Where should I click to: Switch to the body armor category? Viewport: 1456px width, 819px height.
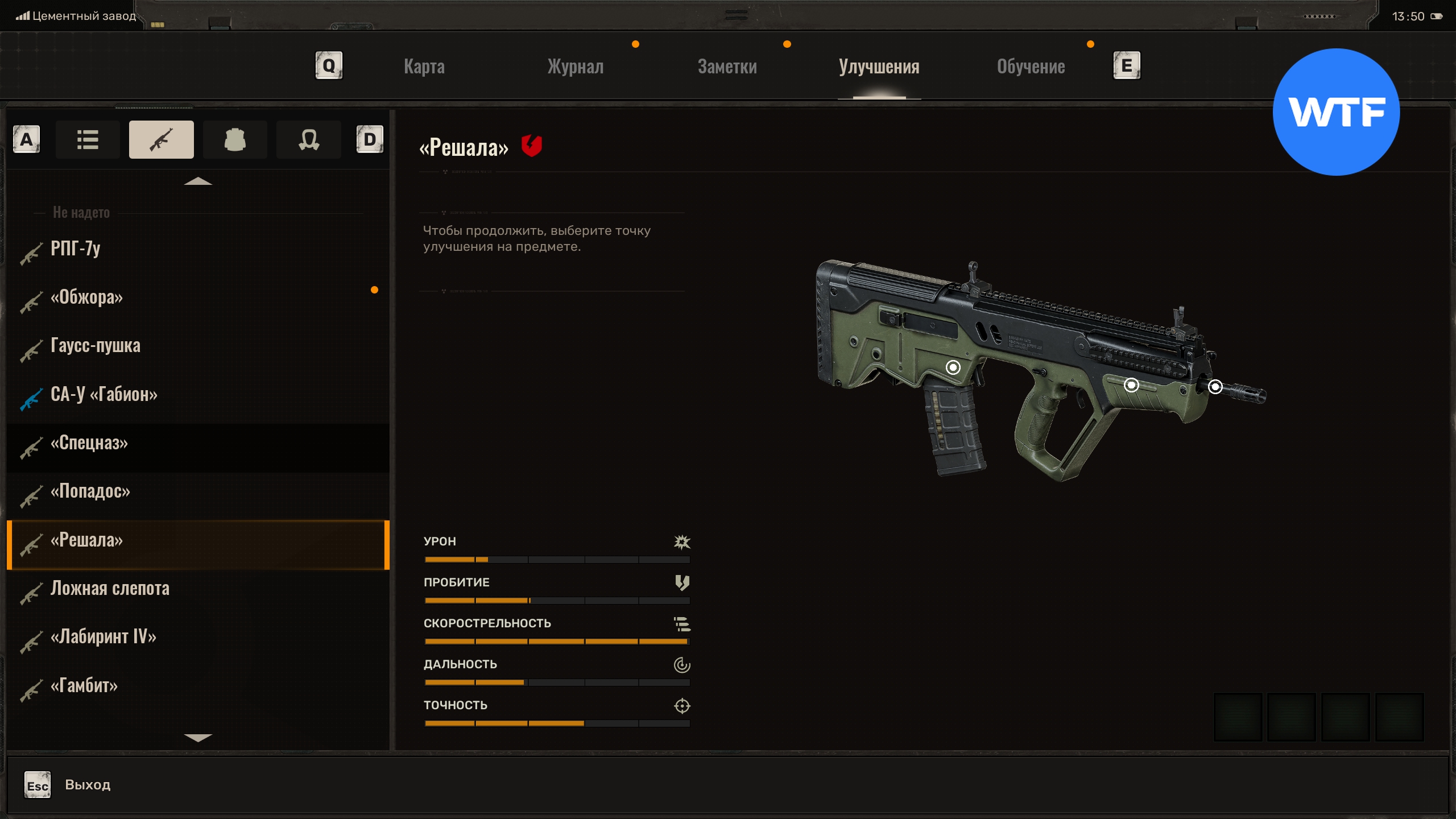click(x=235, y=139)
